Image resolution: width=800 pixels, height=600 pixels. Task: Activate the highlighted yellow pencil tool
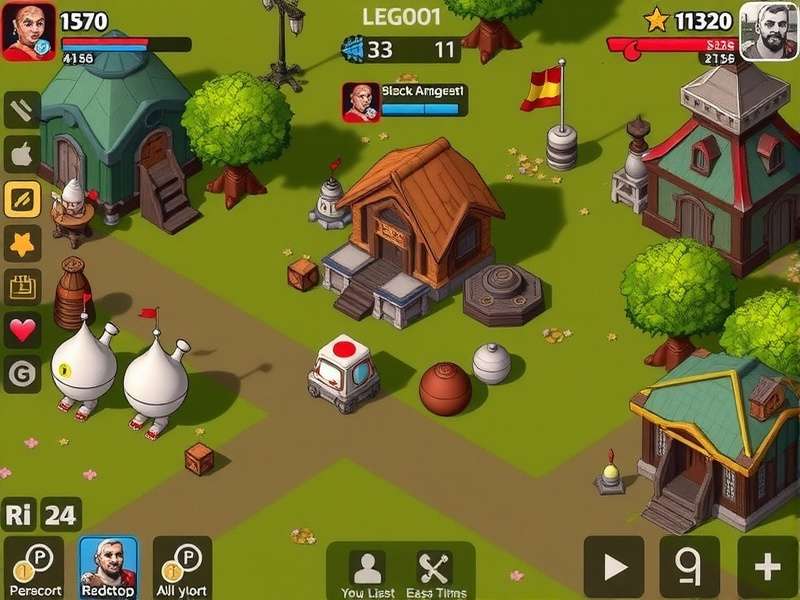point(22,199)
